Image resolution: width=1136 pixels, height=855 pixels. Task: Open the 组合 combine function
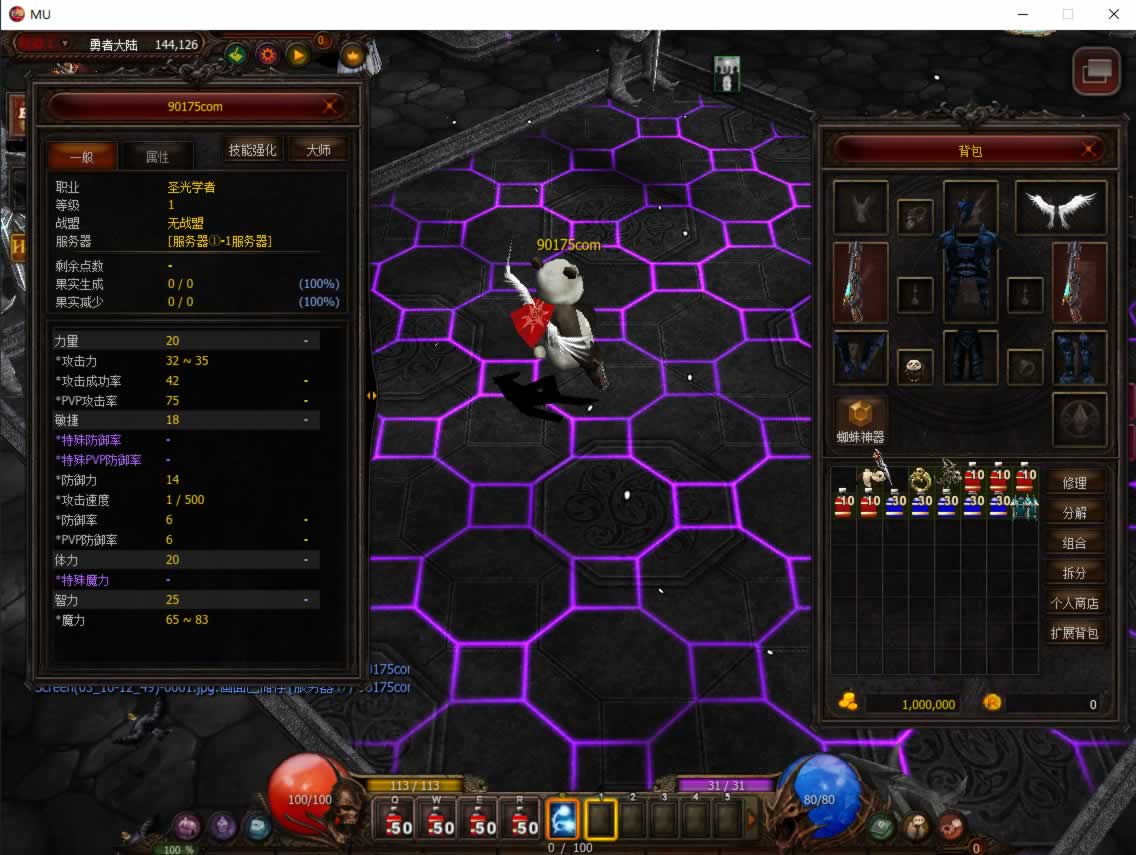[x=1074, y=543]
